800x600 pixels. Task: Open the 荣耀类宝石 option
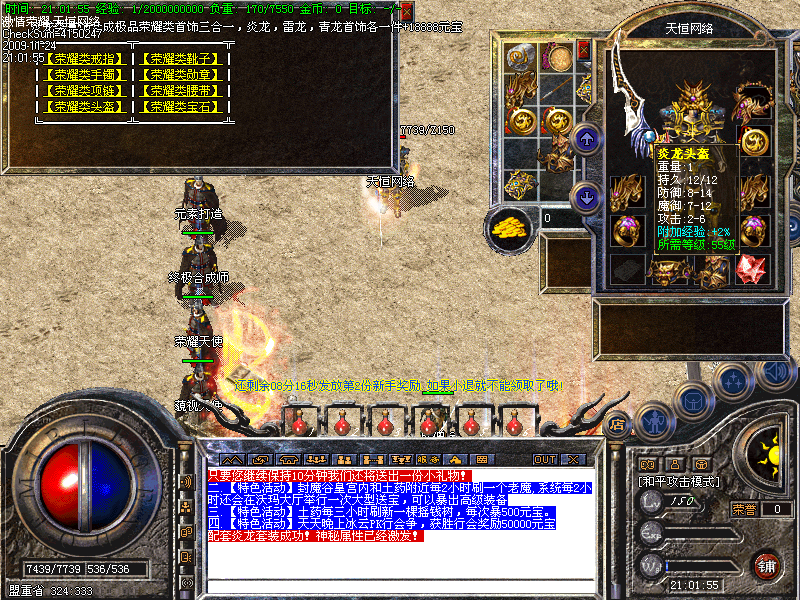(181, 107)
